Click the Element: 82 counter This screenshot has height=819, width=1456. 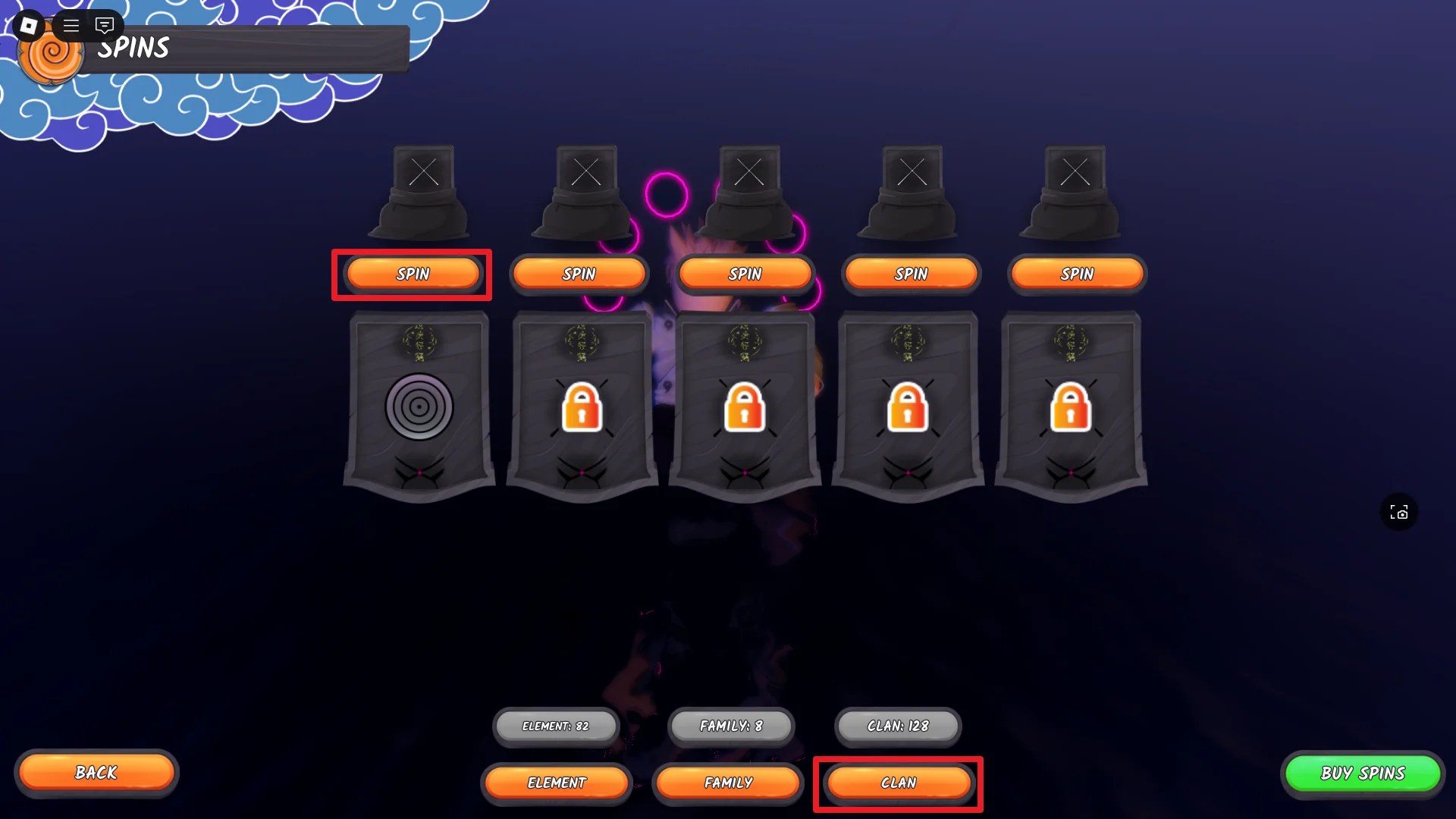coord(556,726)
